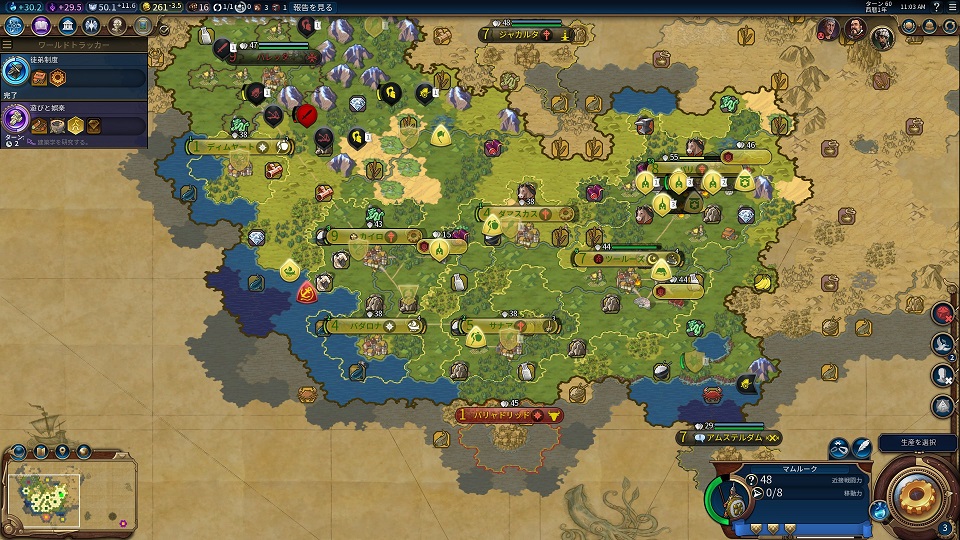Open the great people screen button
The image size is (960, 540).
(x=119, y=26)
